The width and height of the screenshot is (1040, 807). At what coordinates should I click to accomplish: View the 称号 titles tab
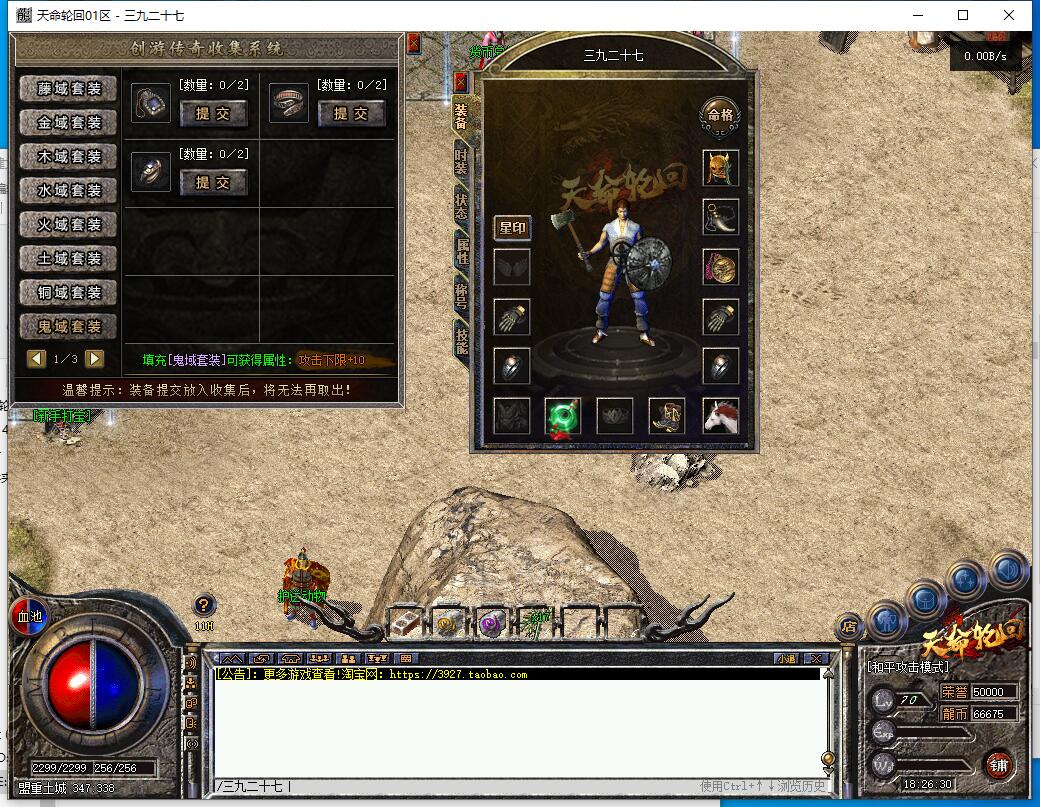click(461, 293)
